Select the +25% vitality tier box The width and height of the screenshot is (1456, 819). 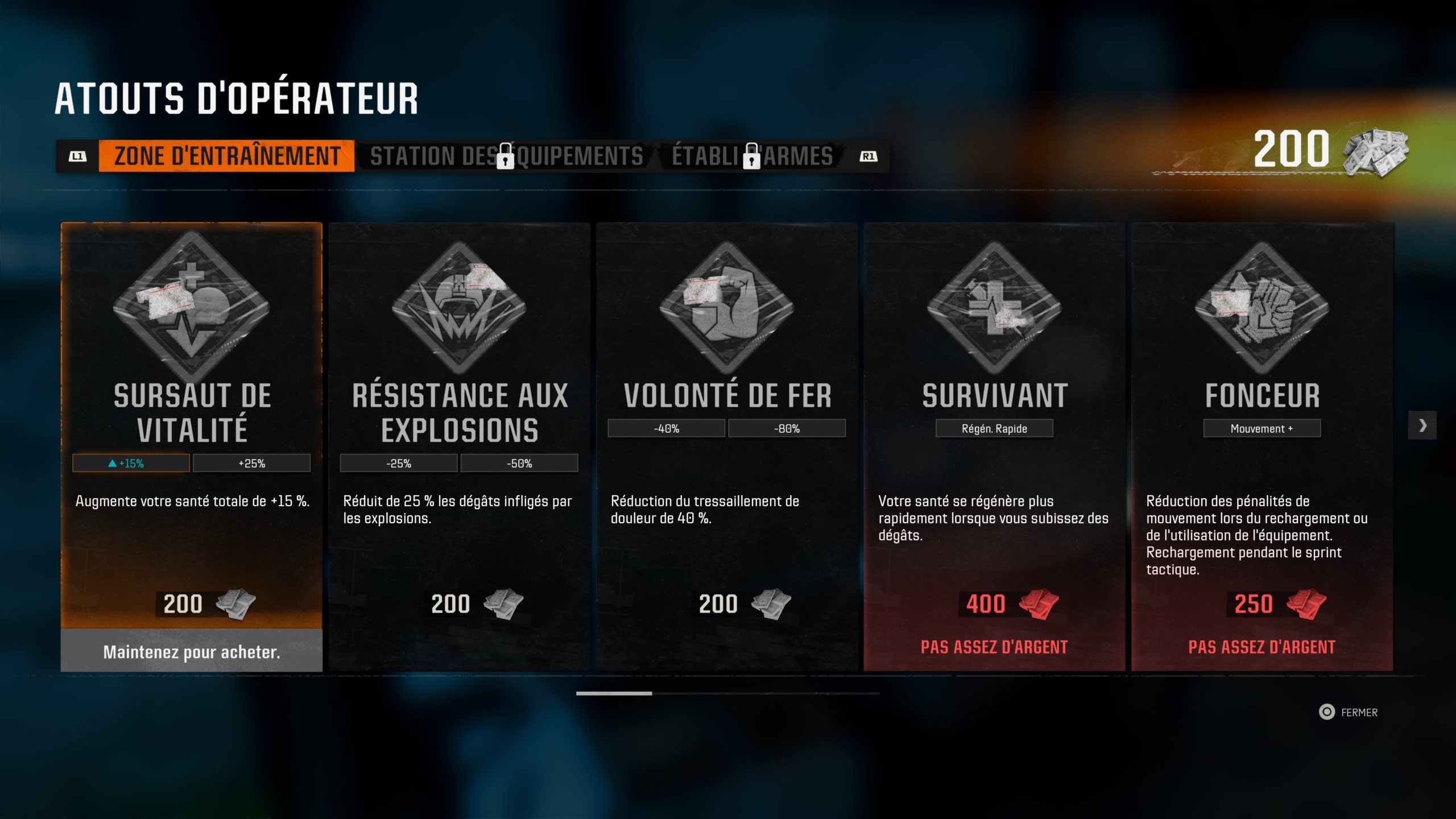[251, 464]
